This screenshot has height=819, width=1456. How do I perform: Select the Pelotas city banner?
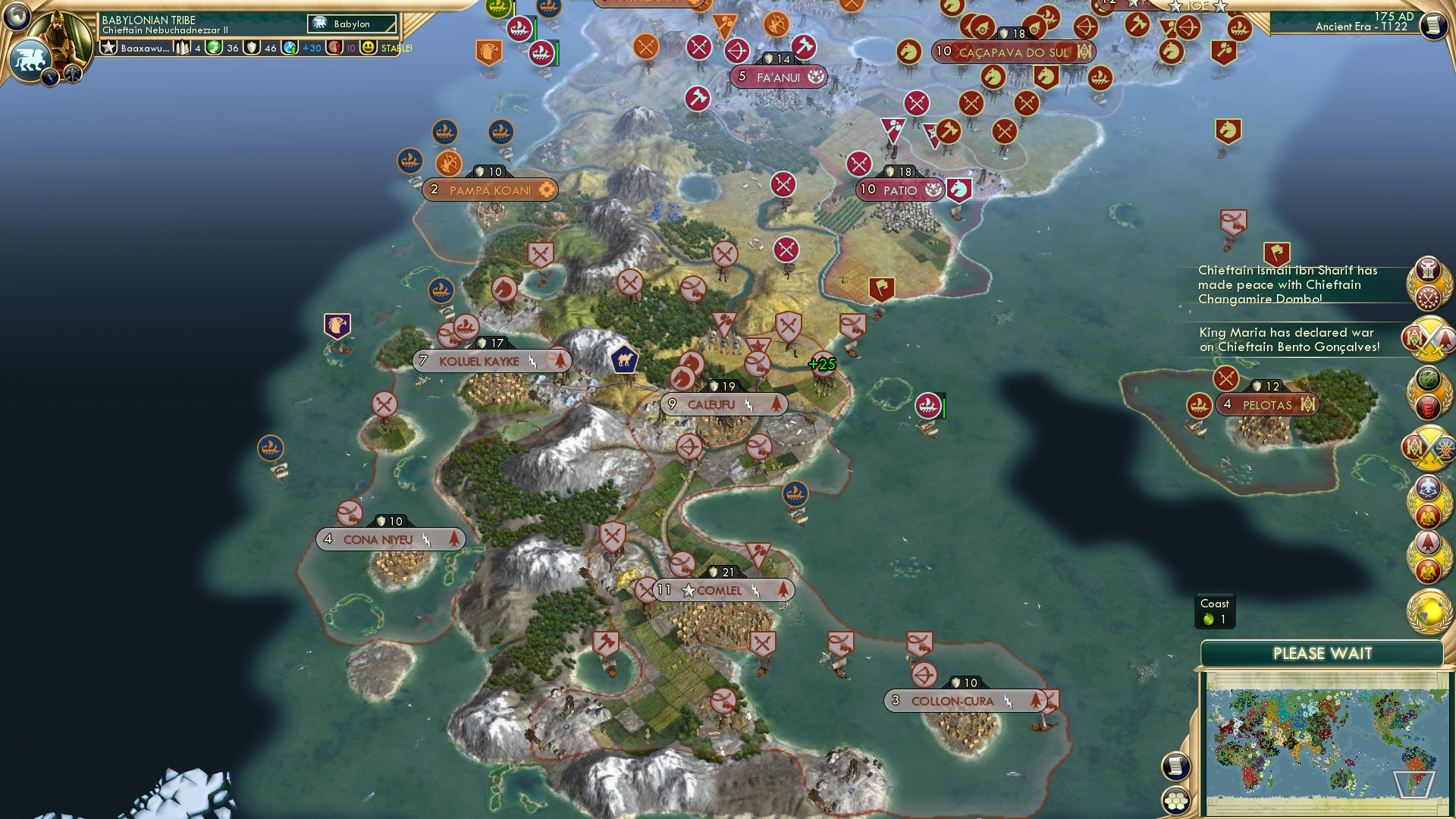coord(1265,404)
